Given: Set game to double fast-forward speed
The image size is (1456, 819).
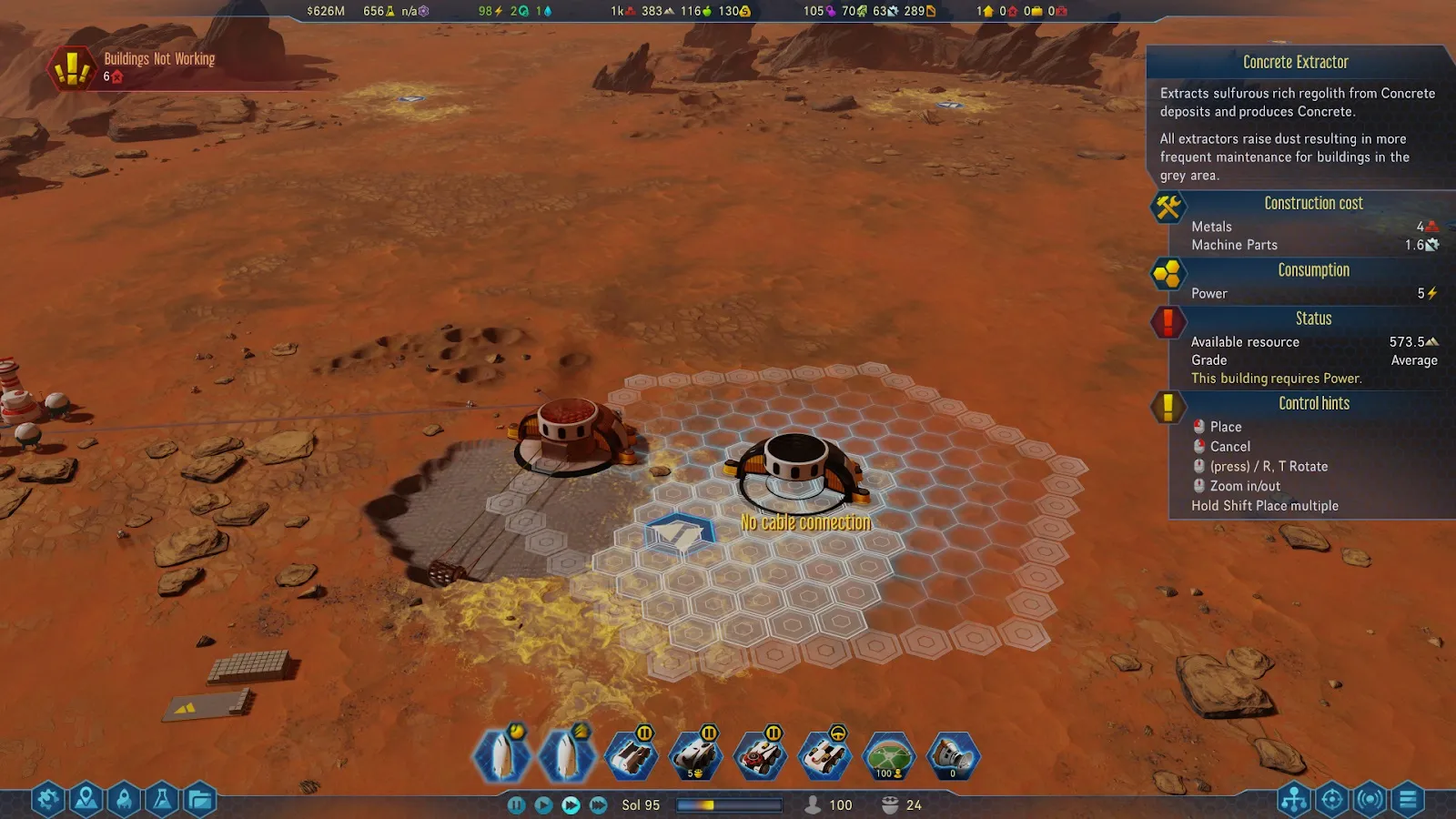Looking at the screenshot, I should (571, 805).
